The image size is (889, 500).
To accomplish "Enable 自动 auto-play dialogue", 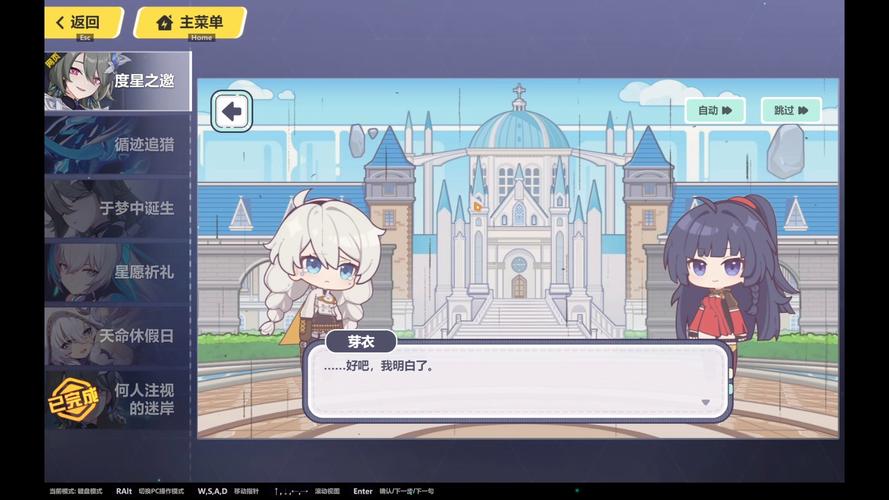I will (715, 110).
